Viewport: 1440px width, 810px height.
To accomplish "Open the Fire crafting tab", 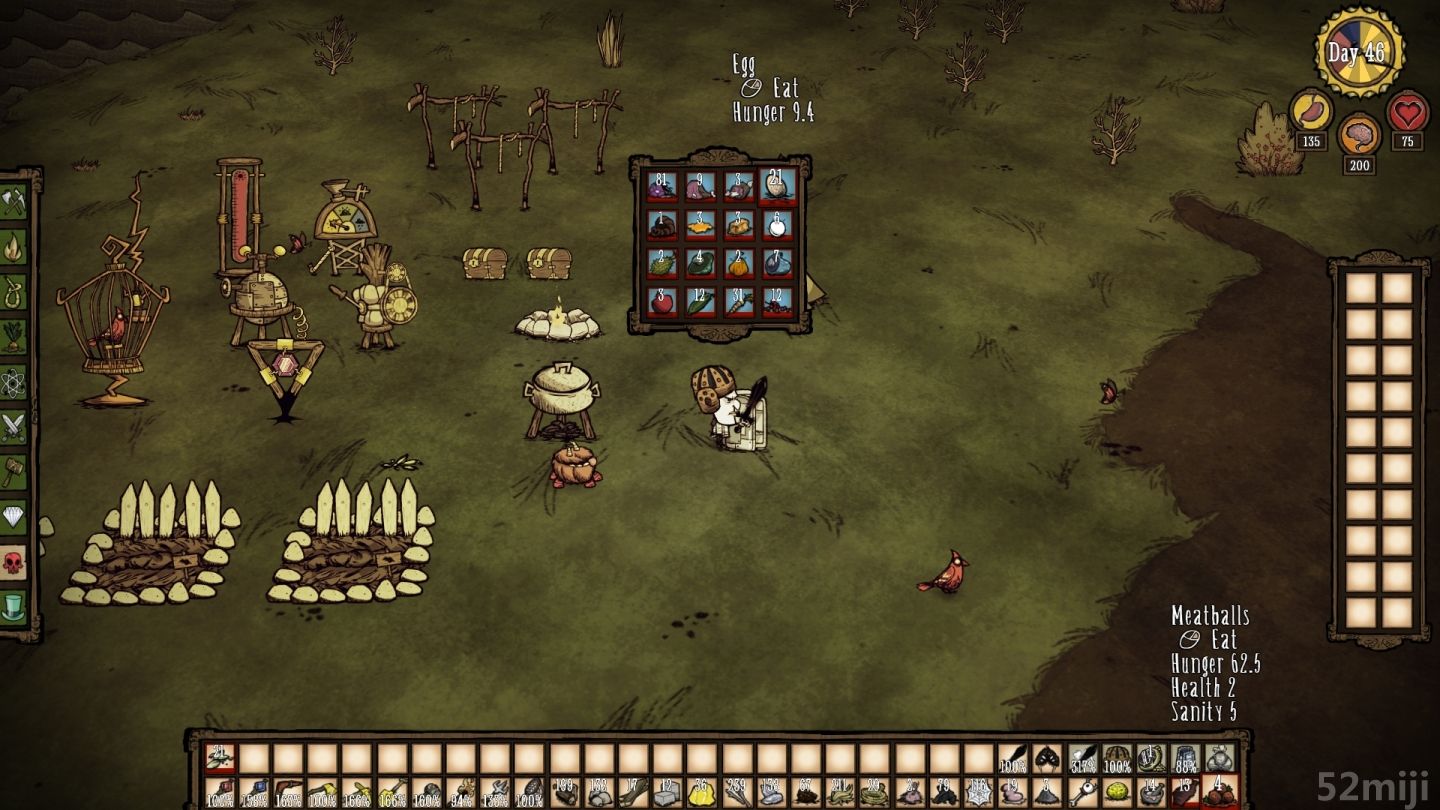I will [13, 247].
